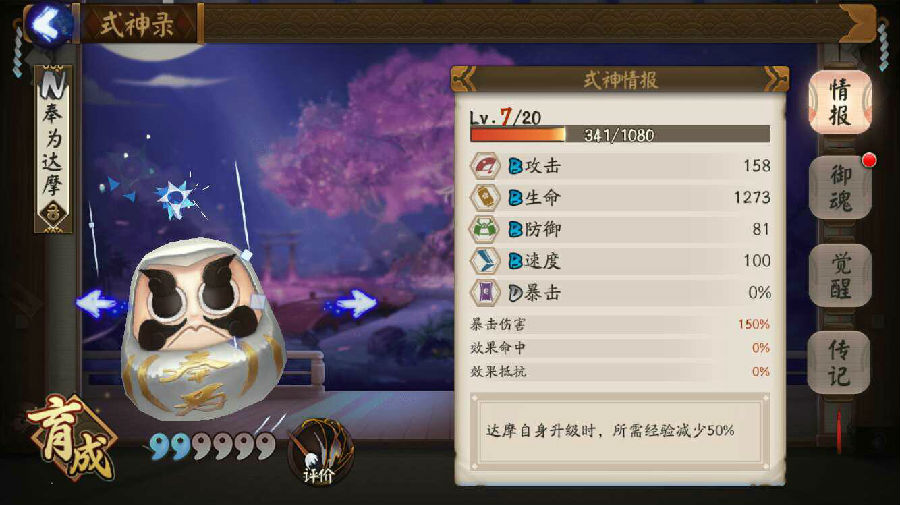Switch to next shikigami with right arrow
This screenshot has height=505, width=900.
click(x=353, y=302)
